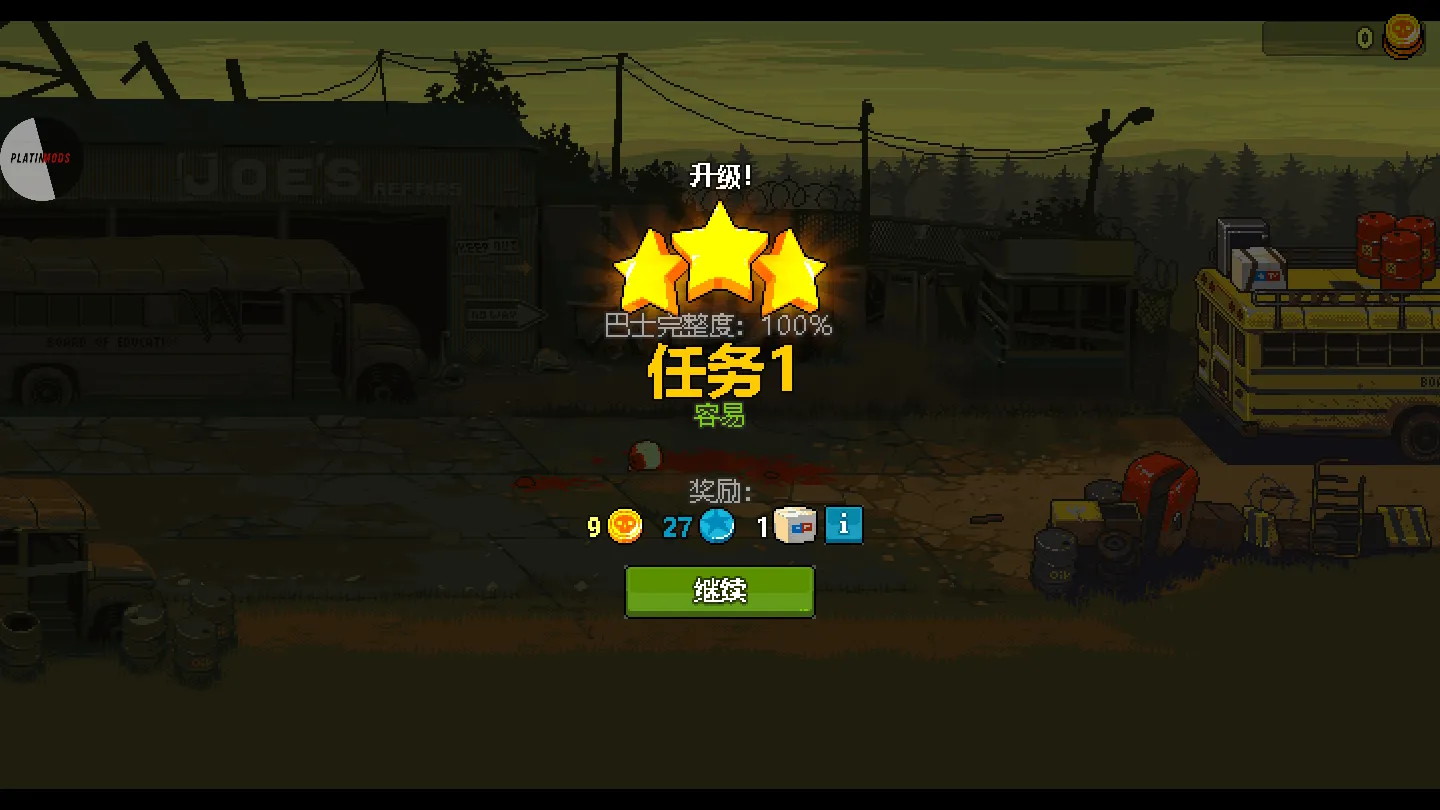Viewport: 1440px width, 810px height.
Task: Click the center star above the mission title
Action: tap(720, 255)
